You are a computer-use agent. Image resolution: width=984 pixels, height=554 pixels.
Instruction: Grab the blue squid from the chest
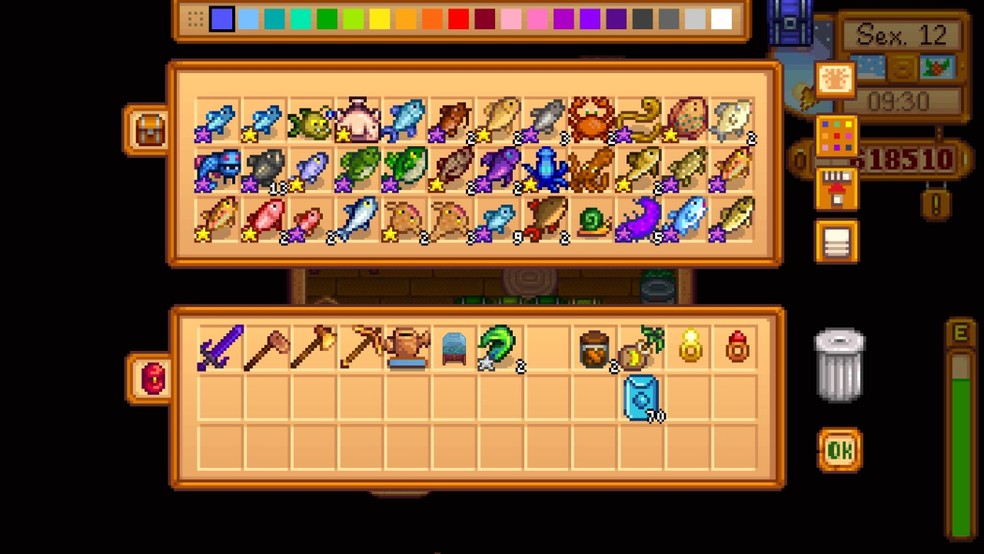[546, 168]
